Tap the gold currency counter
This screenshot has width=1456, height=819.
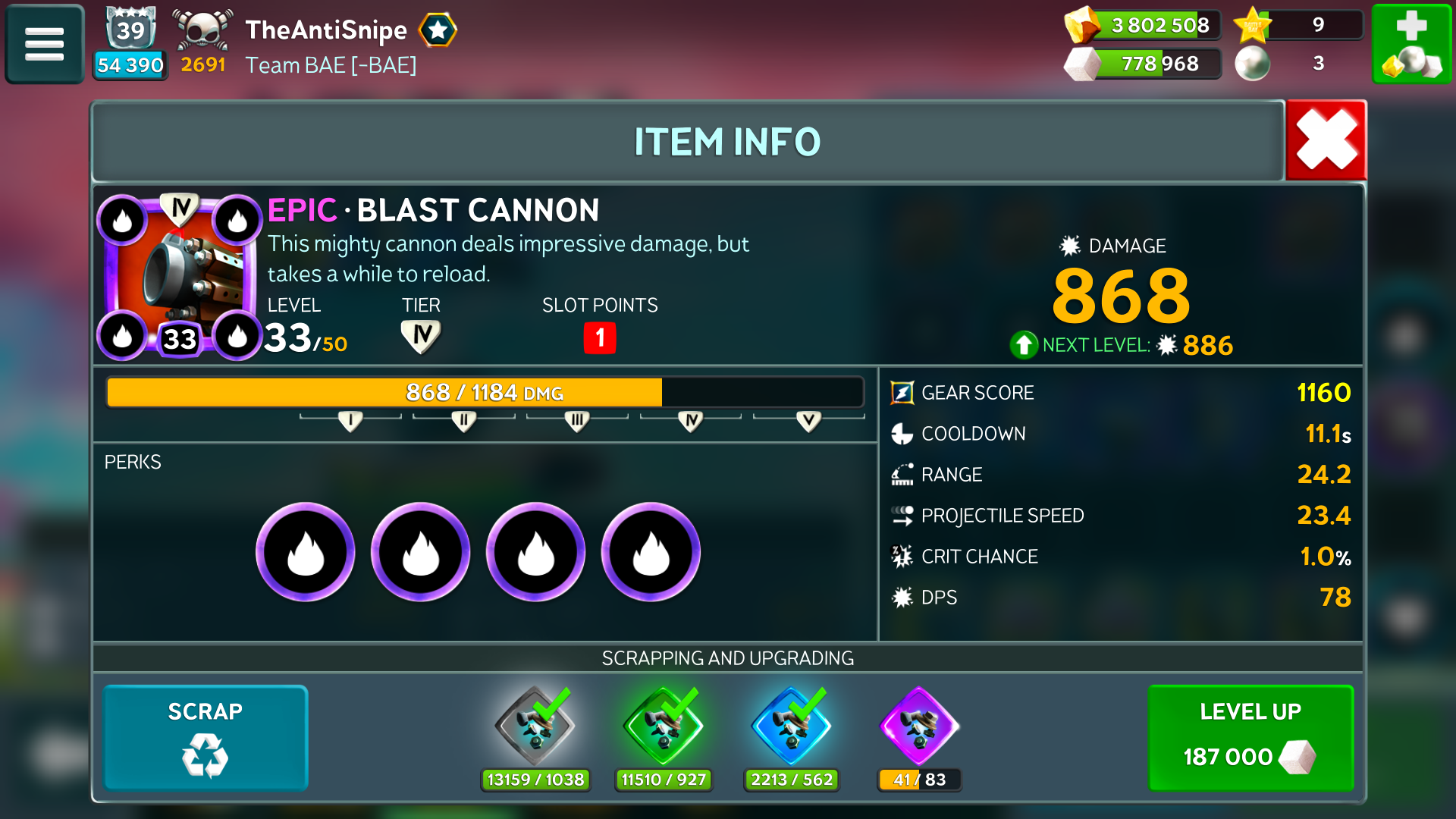tap(1145, 25)
